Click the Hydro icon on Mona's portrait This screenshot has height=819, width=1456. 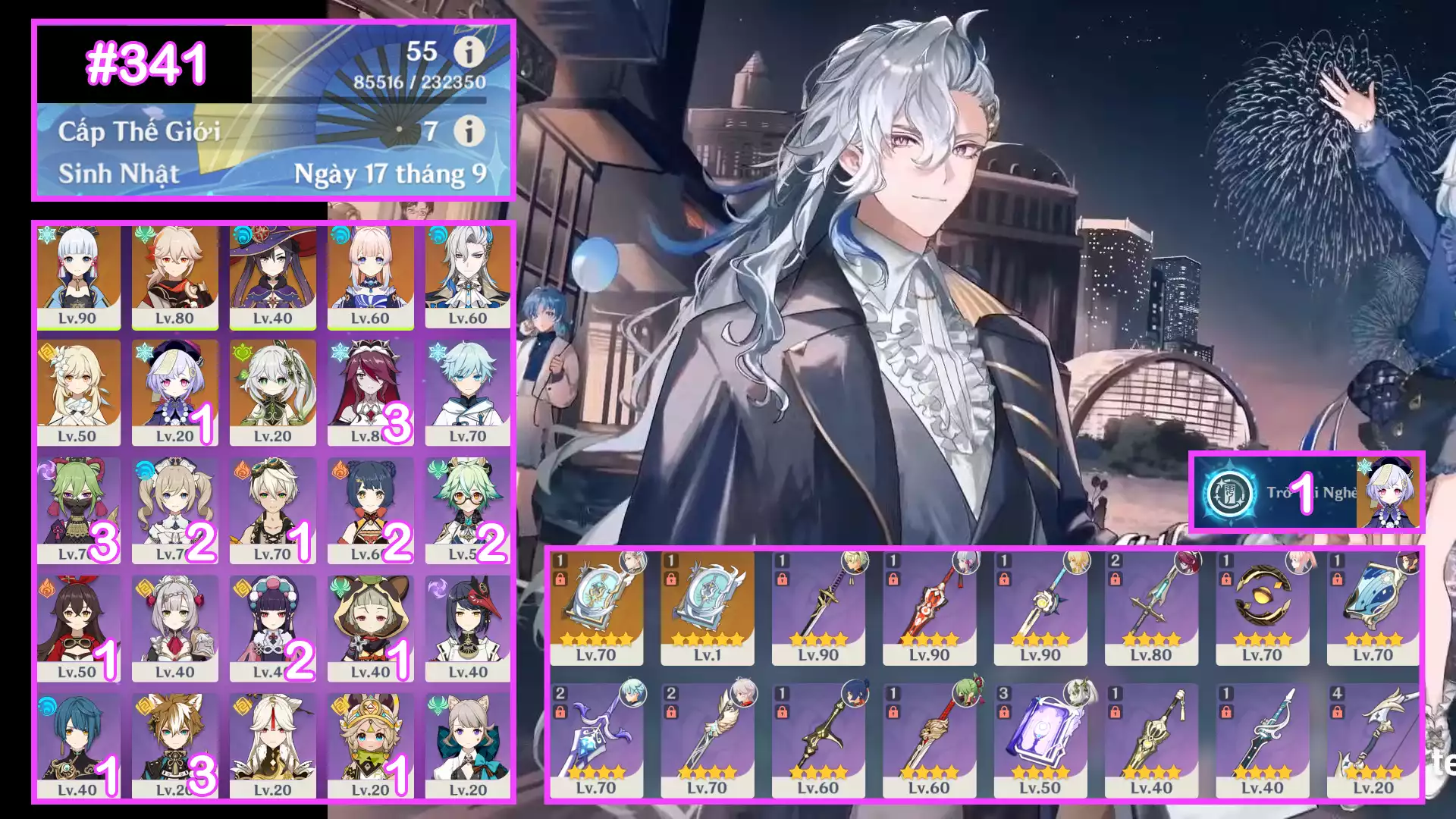tap(243, 237)
